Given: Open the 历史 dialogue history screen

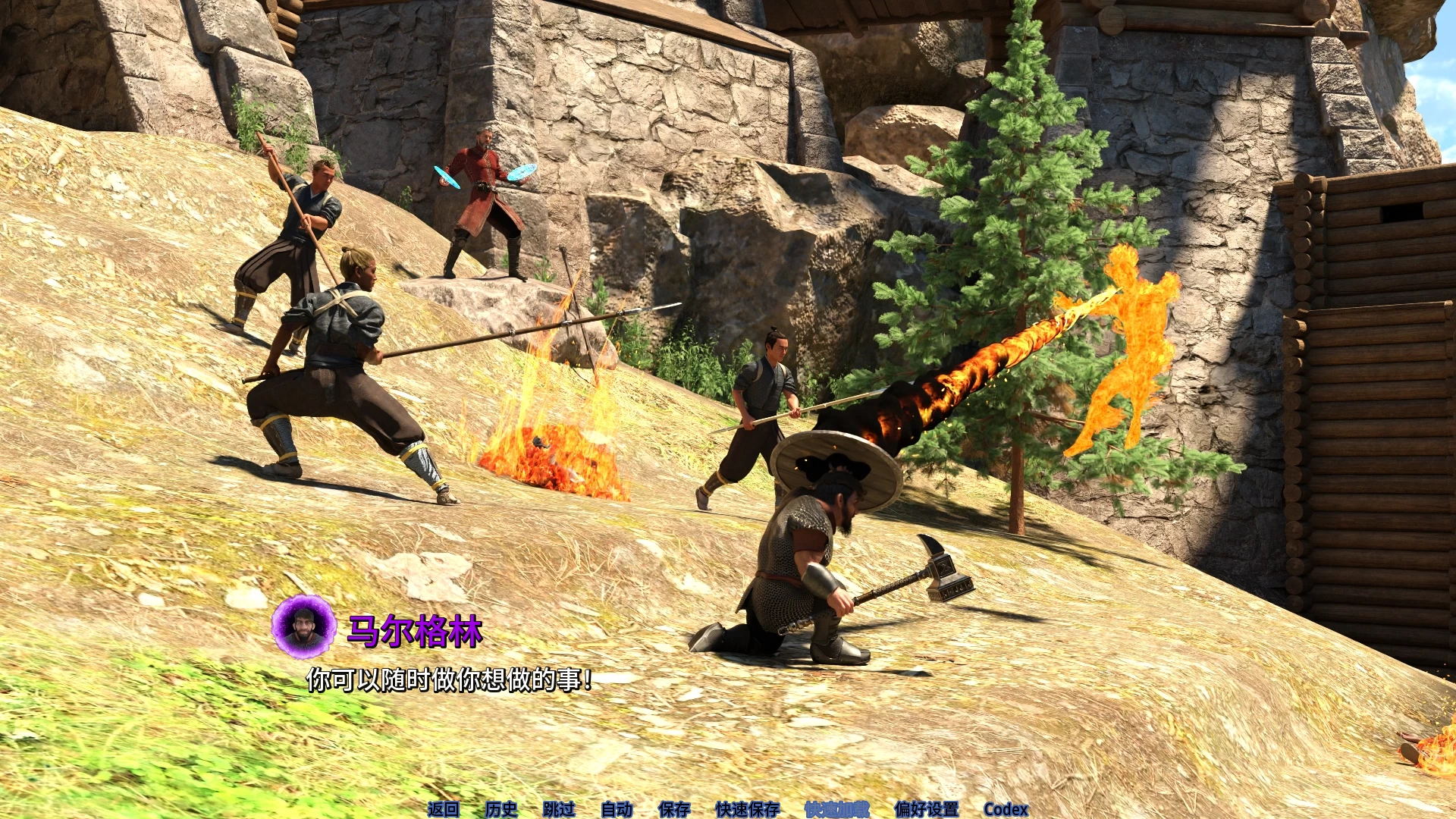Looking at the screenshot, I should coord(499,809).
